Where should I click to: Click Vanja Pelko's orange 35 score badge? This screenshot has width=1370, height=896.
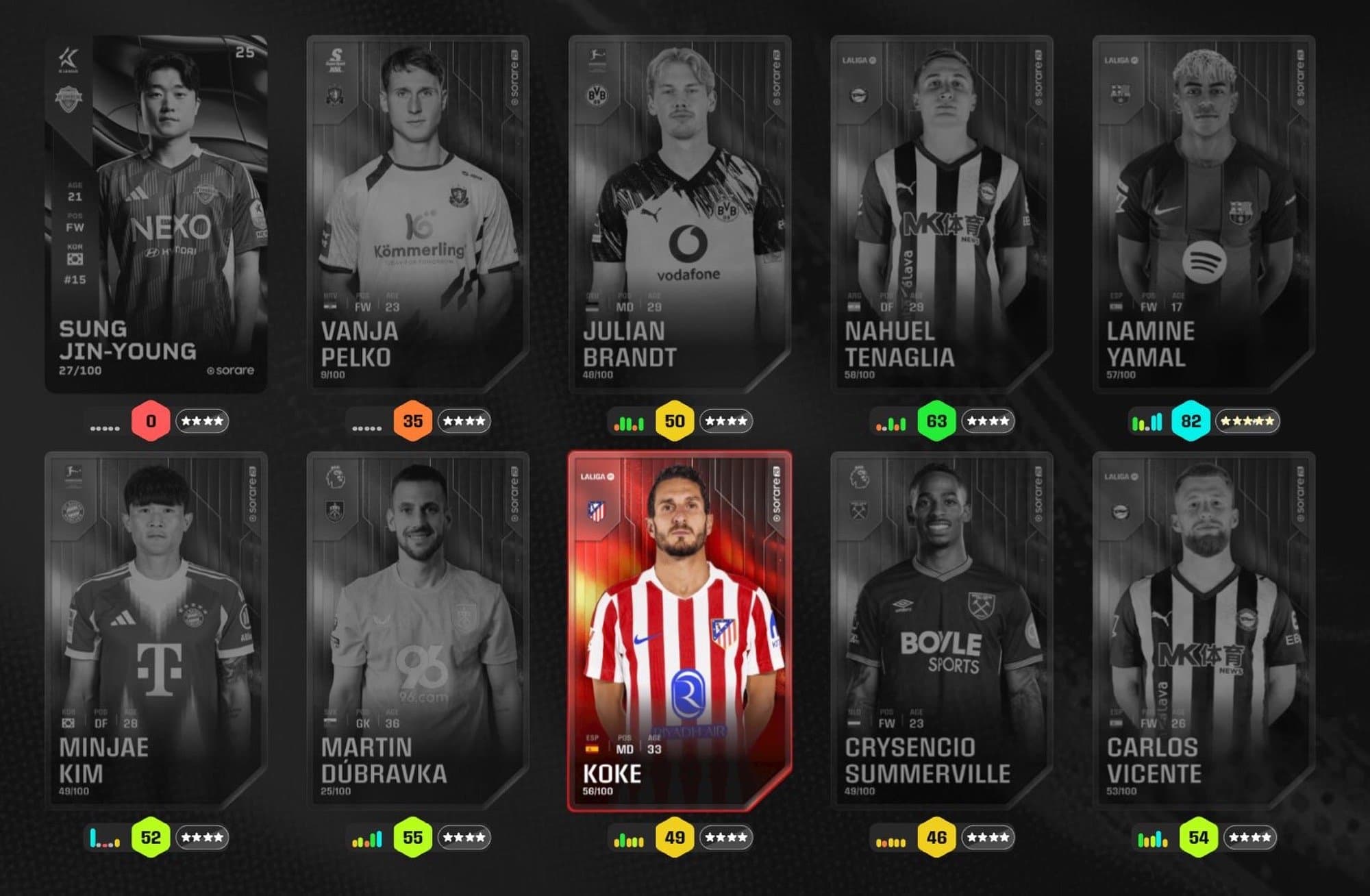pyautogui.click(x=412, y=421)
